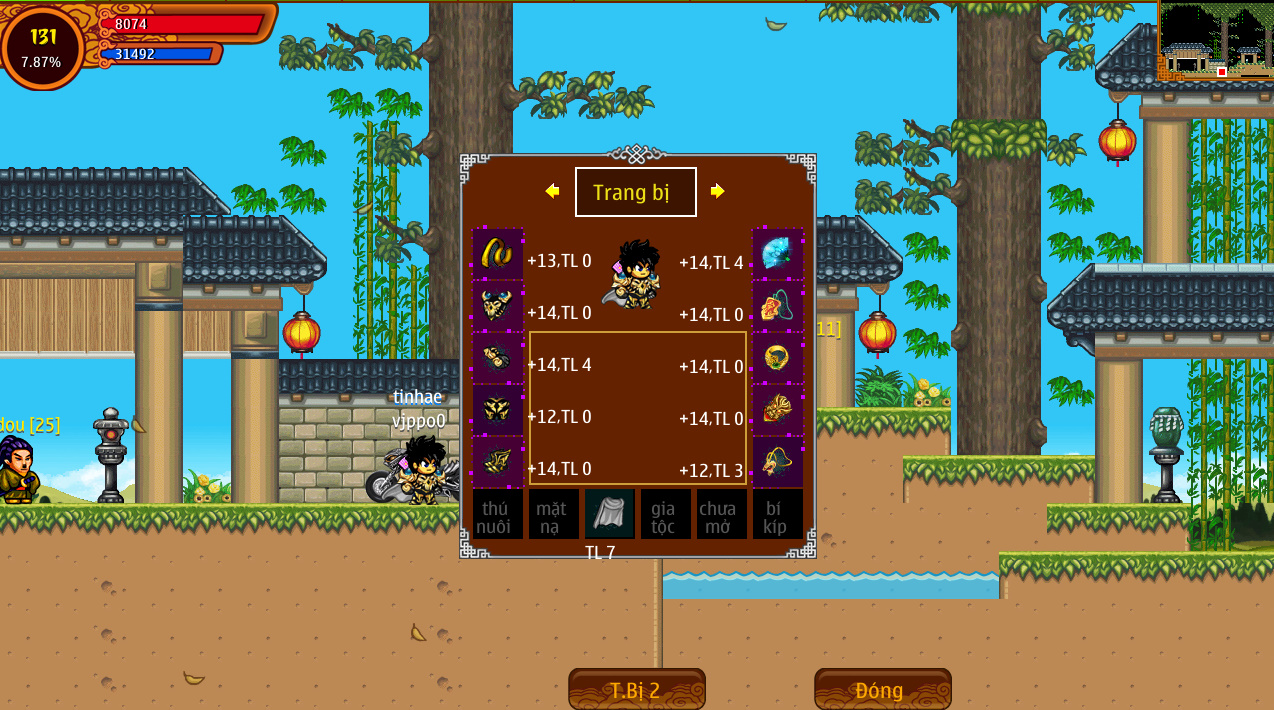Select the golden headband equipment slot

tap(497, 253)
